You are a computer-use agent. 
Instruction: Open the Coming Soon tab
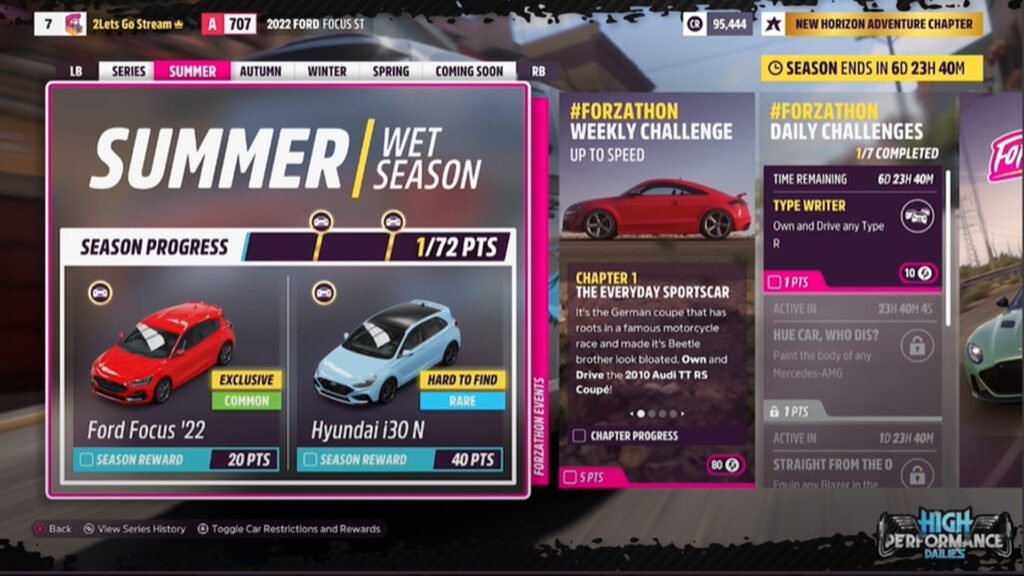click(x=469, y=71)
